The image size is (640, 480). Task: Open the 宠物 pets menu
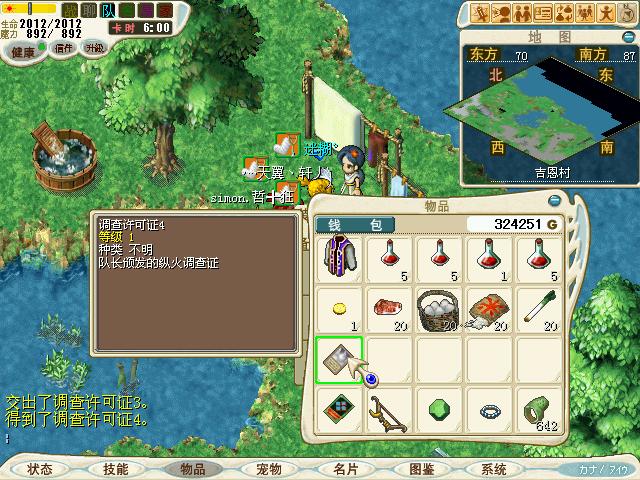(x=268, y=469)
